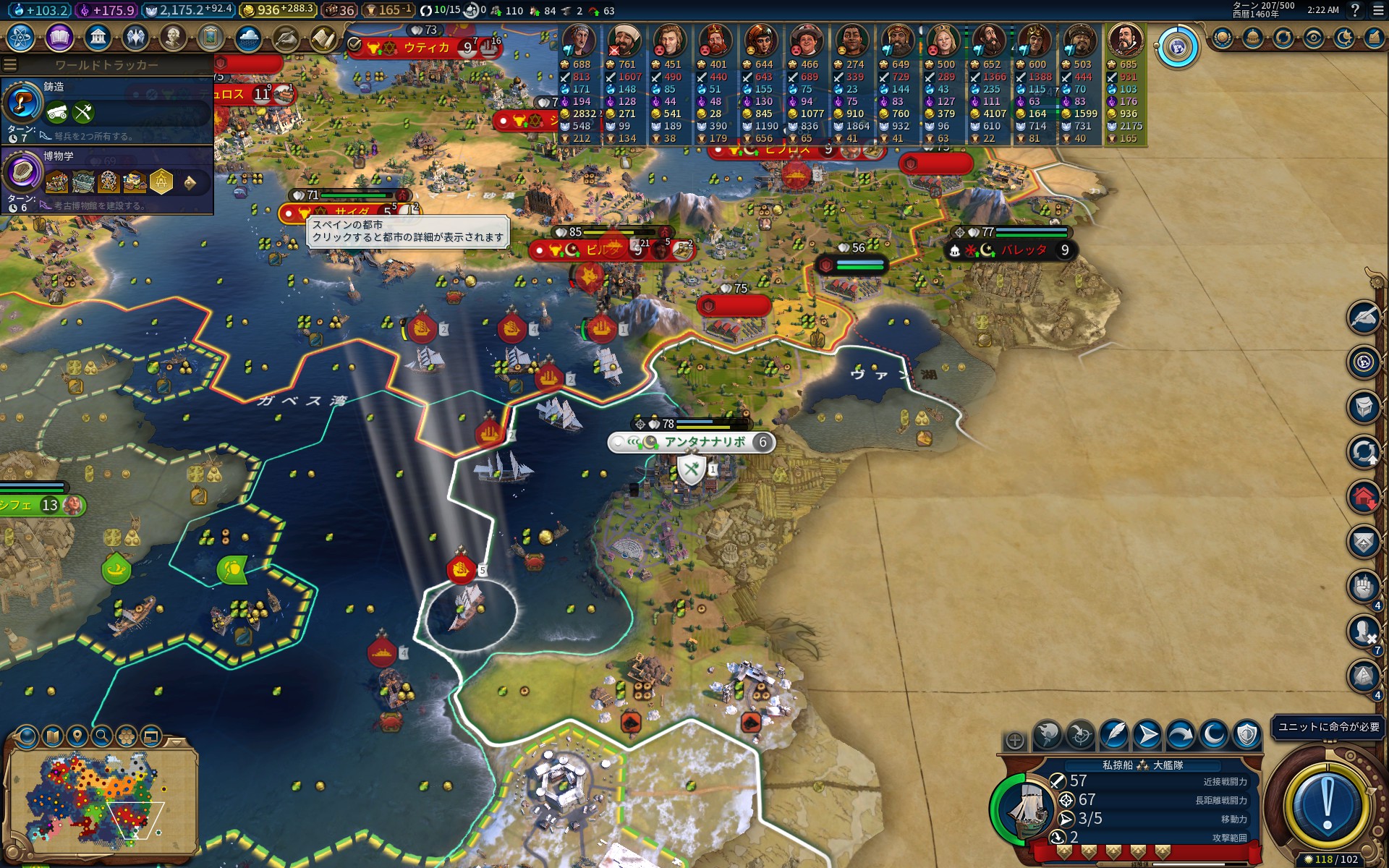Viewport: 1389px width, 868px height.
Task: Open the government temple icon
Action: click(x=98, y=37)
